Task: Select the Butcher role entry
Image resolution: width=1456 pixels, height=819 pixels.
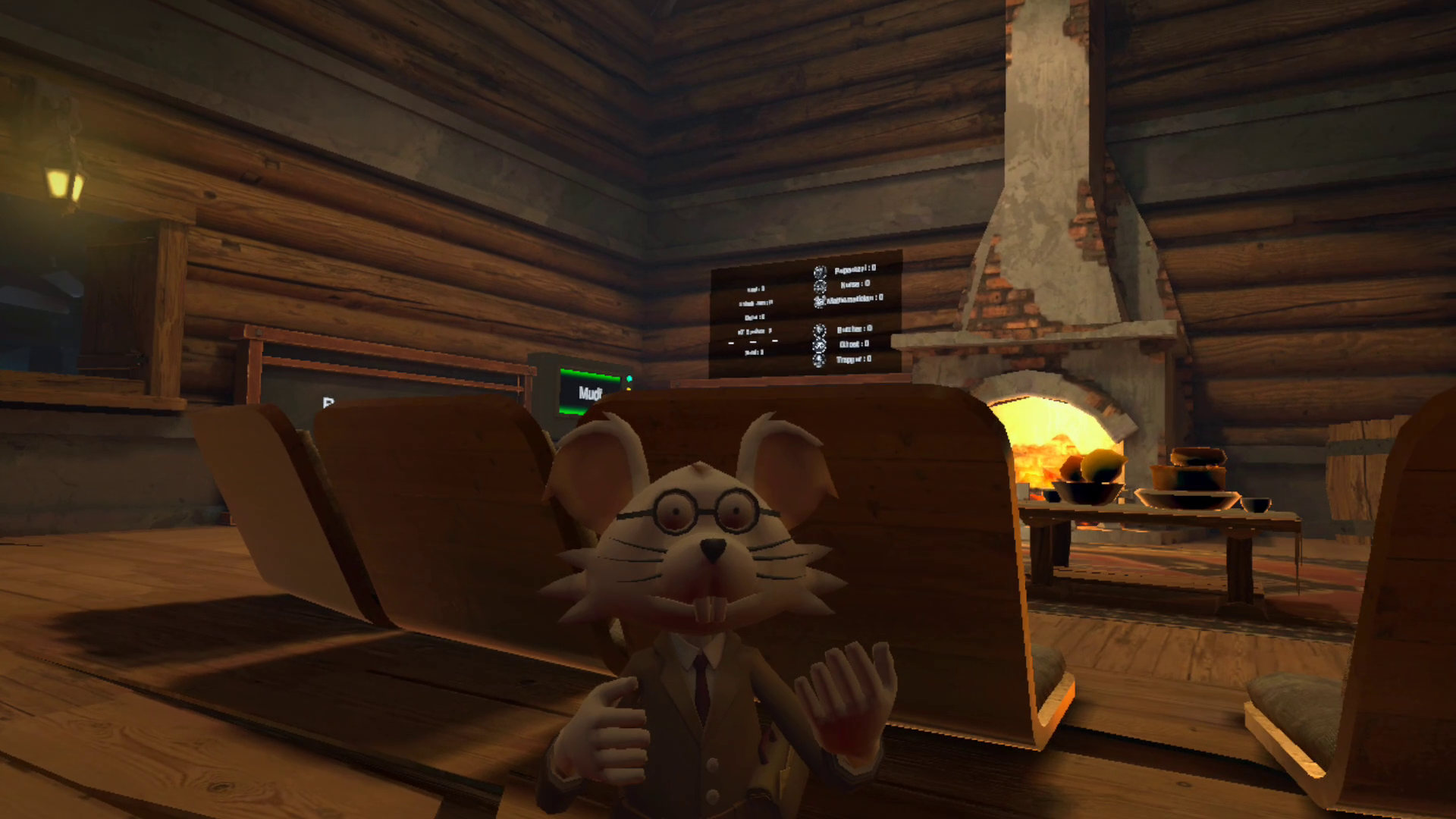Action: pos(853,329)
